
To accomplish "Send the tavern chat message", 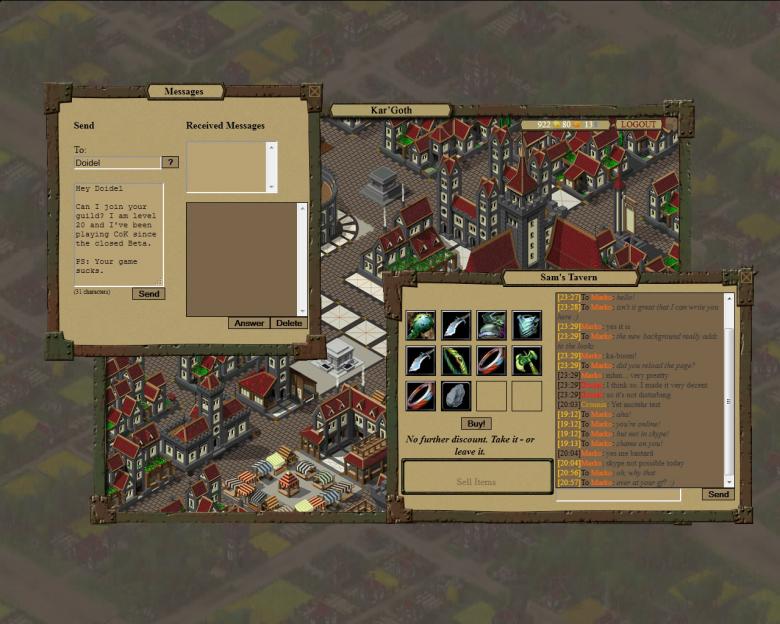I will (x=717, y=494).
